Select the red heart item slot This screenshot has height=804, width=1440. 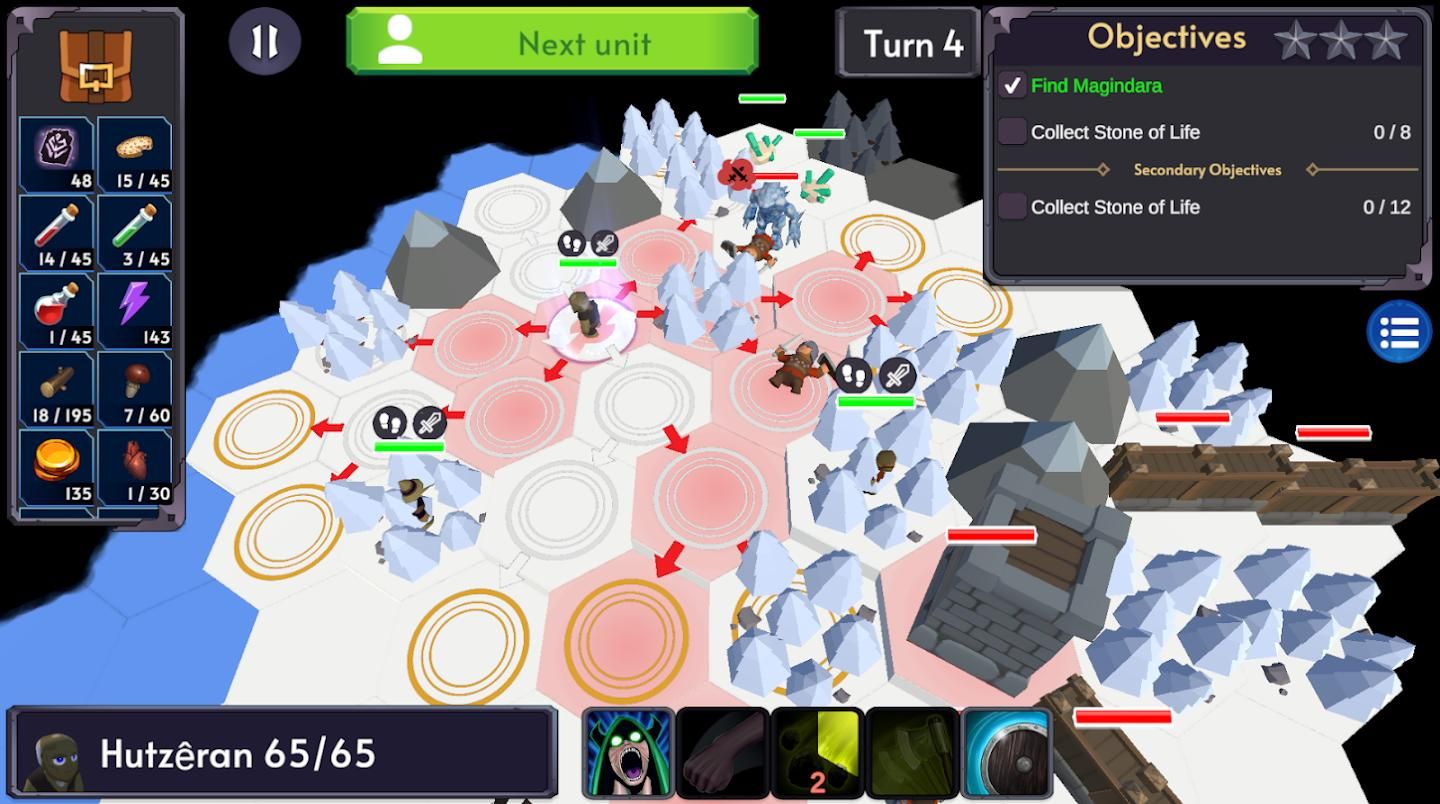point(135,466)
